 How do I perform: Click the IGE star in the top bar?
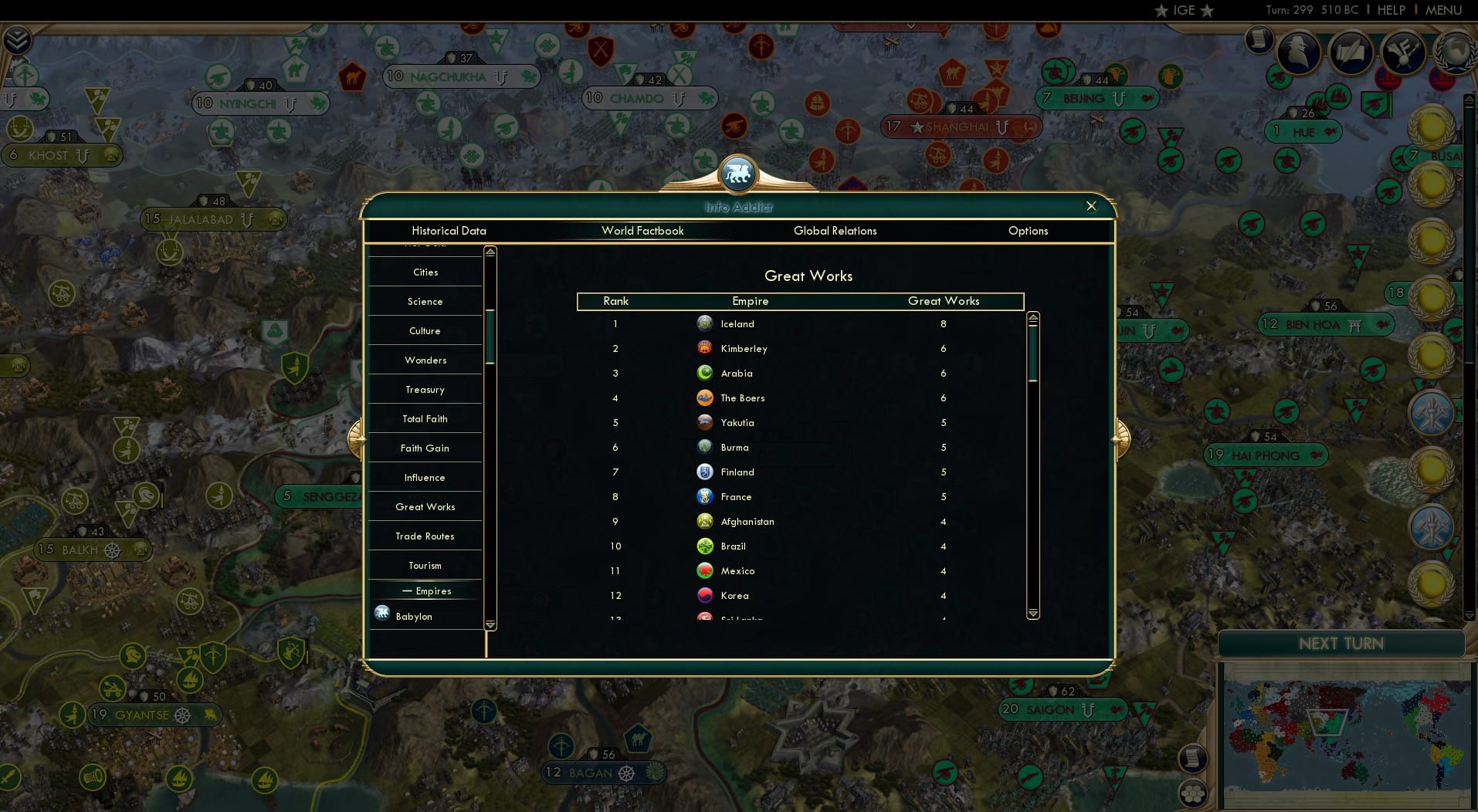coord(1160,11)
